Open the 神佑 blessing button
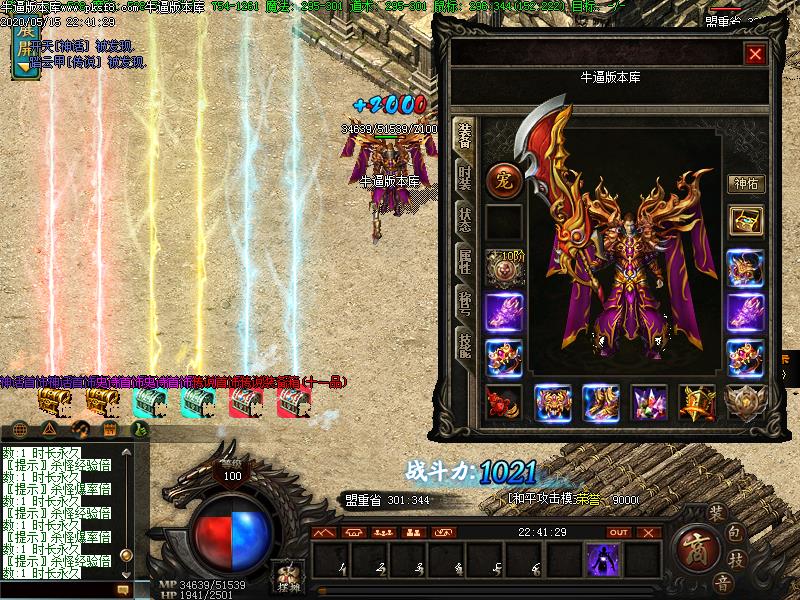 pyautogui.click(x=745, y=184)
